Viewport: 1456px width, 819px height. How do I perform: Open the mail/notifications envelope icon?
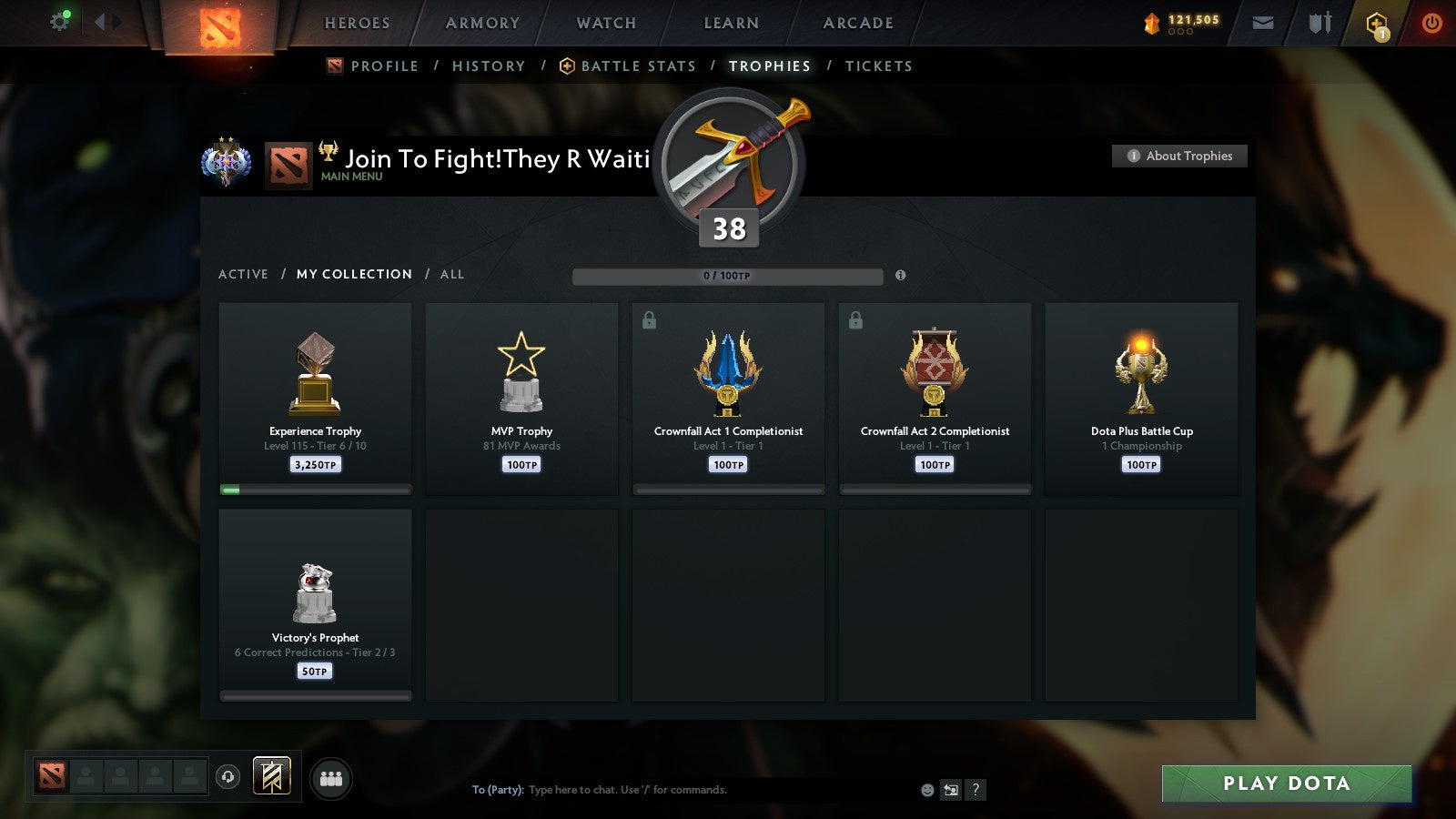(x=1263, y=23)
